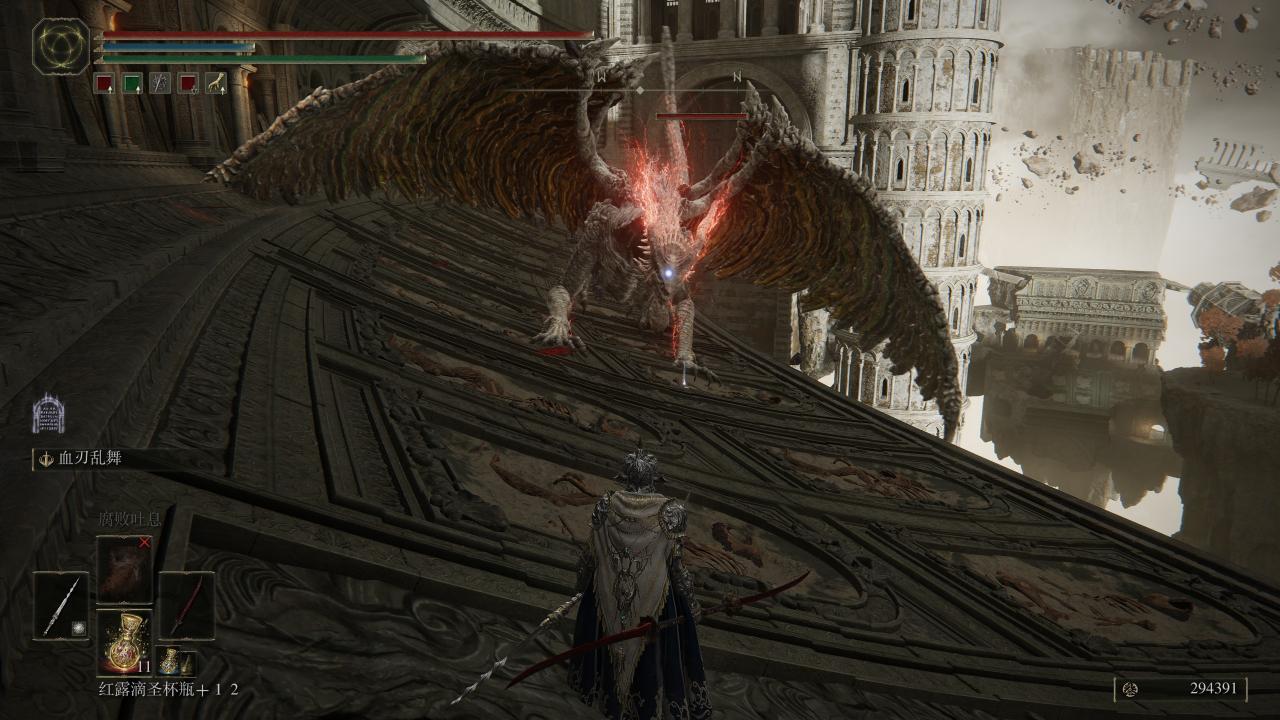Screen dimensions: 1280x720
Task: Select the crossed lines status effect icon
Action: (x=160, y=83)
